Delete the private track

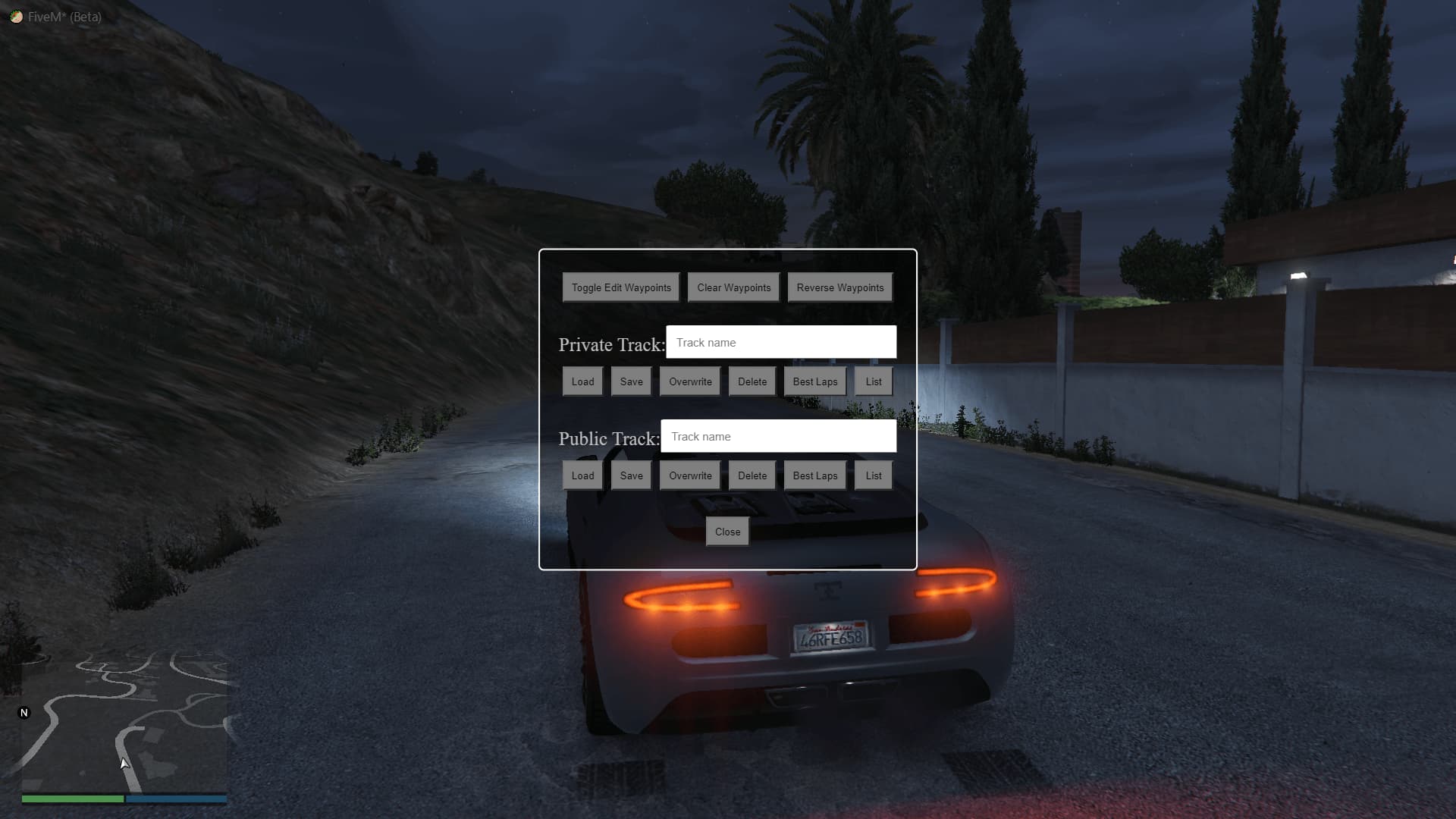(x=752, y=381)
